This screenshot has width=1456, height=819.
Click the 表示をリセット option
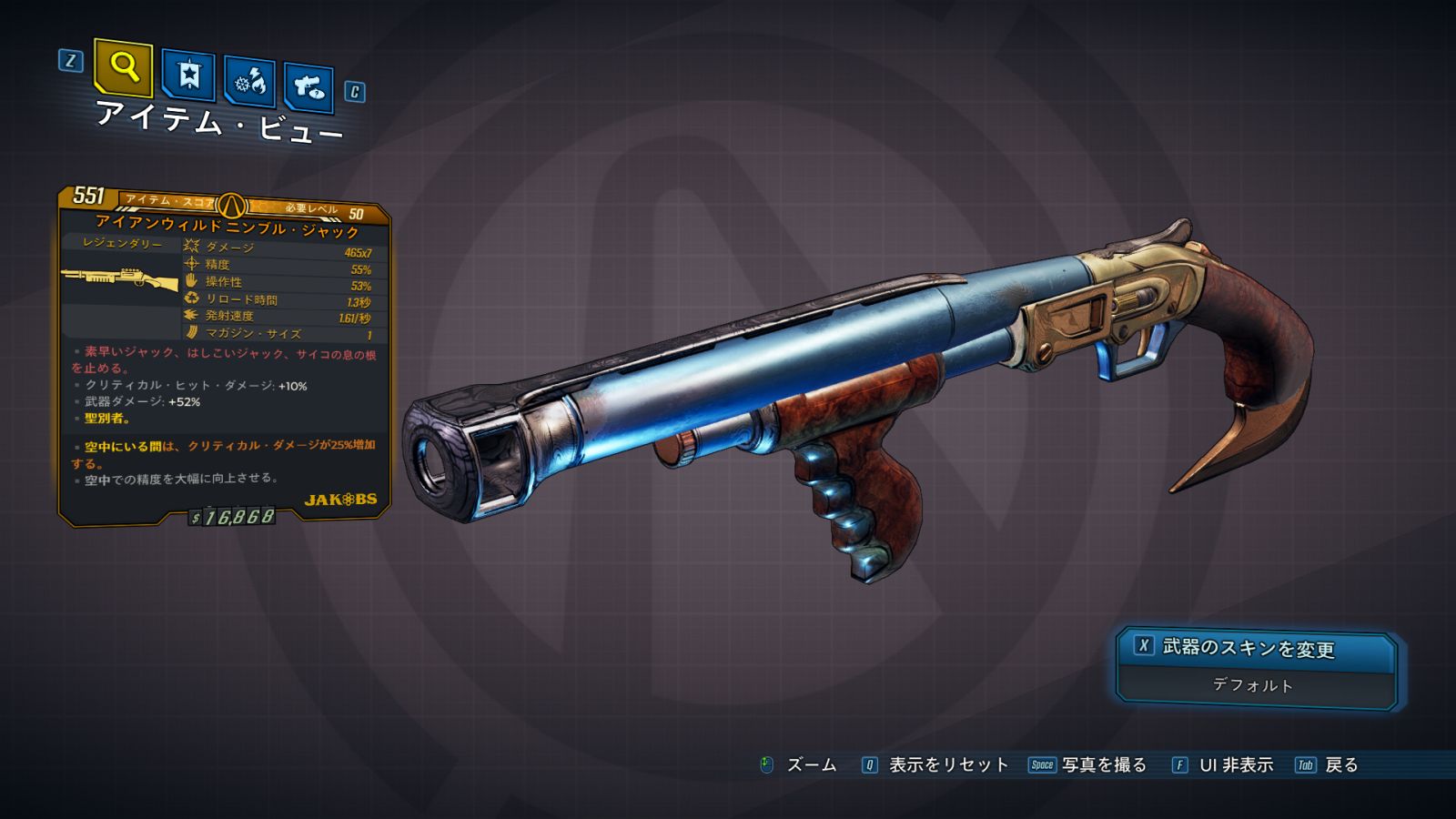pos(947,765)
